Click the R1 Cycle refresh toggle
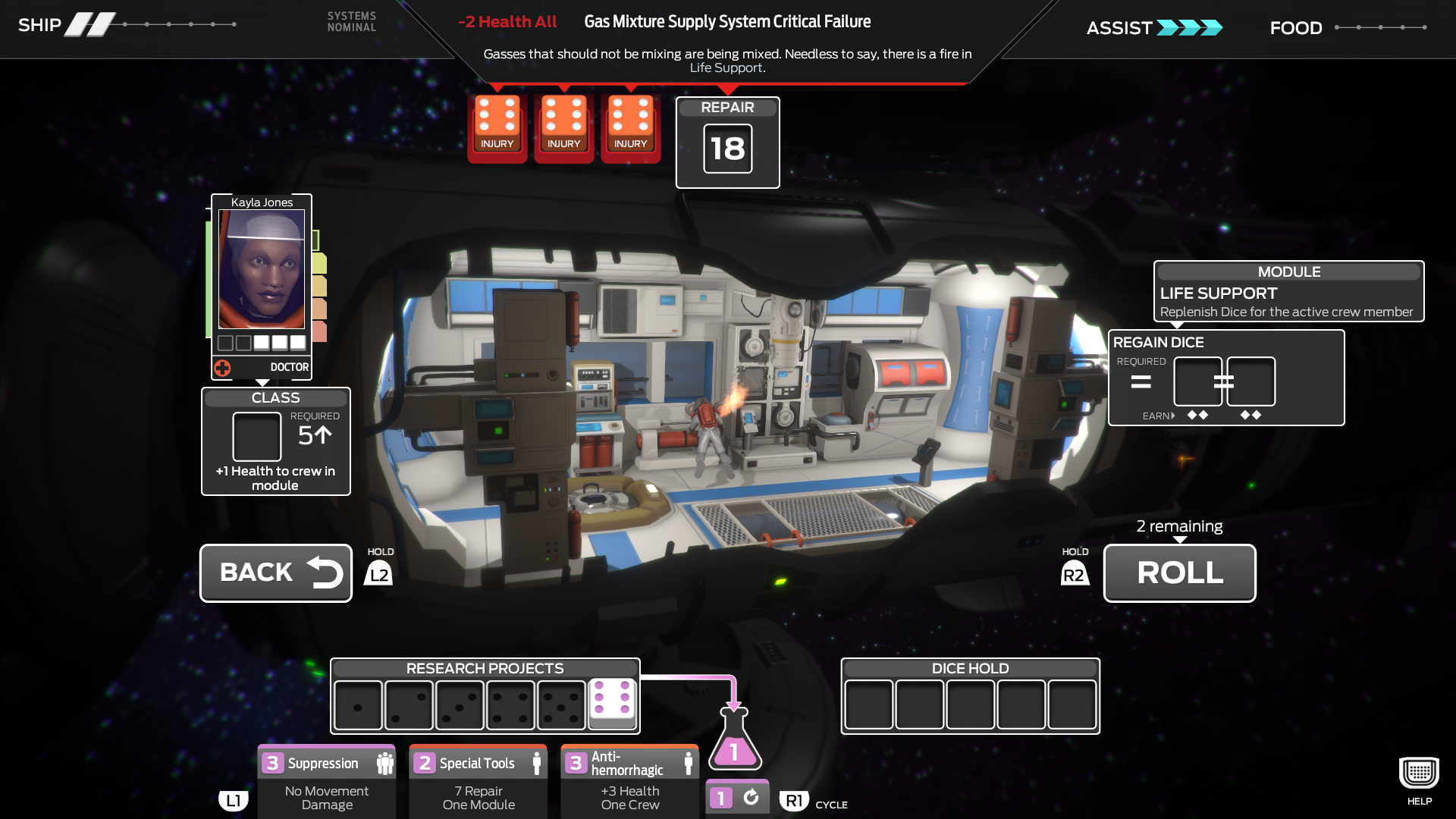 tap(736, 796)
